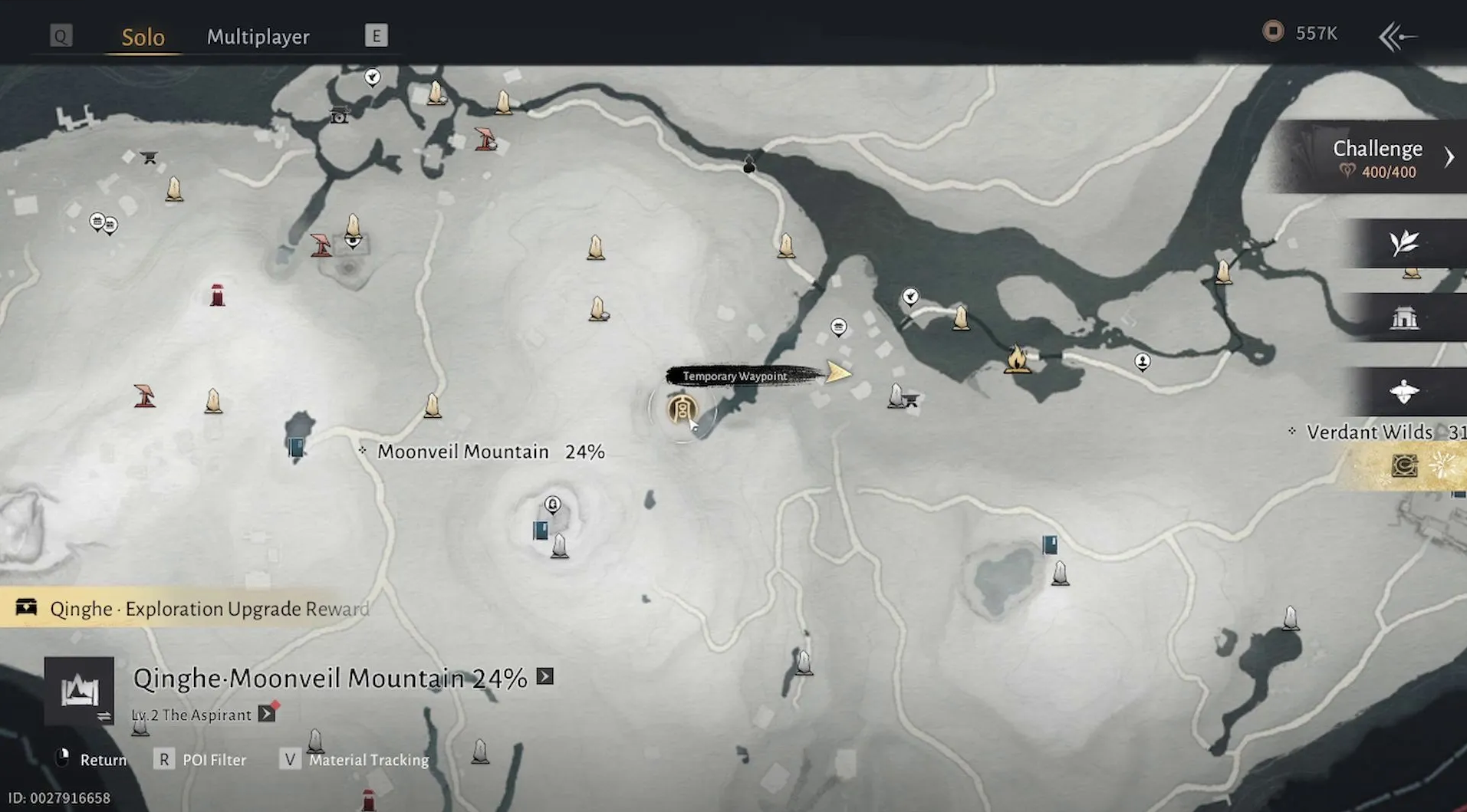This screenshot has width=1467, height=812.
Task: Click the camera marker on the map
Action: pyautogui.click(x=339, y=116)
